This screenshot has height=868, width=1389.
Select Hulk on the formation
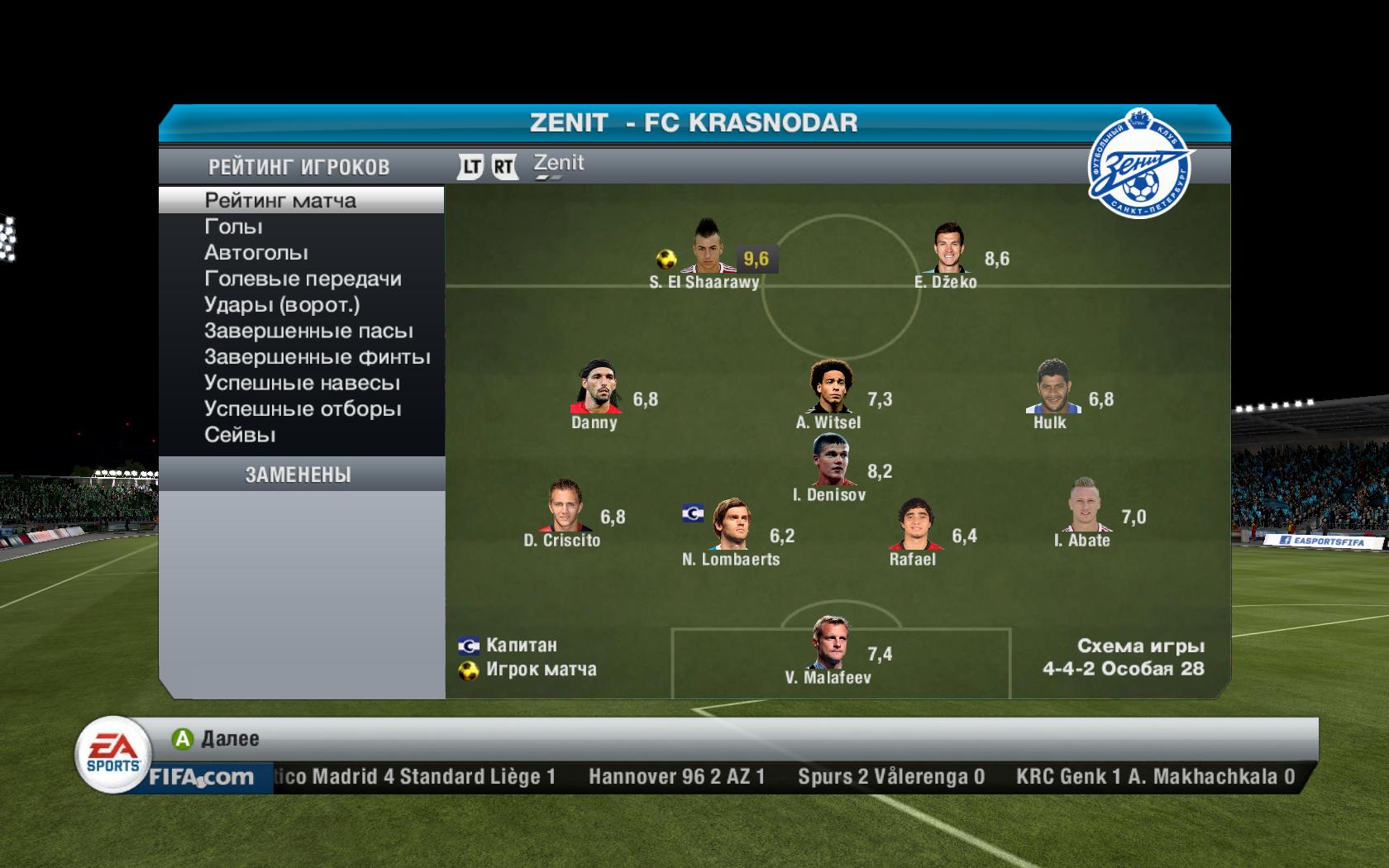1052,387
